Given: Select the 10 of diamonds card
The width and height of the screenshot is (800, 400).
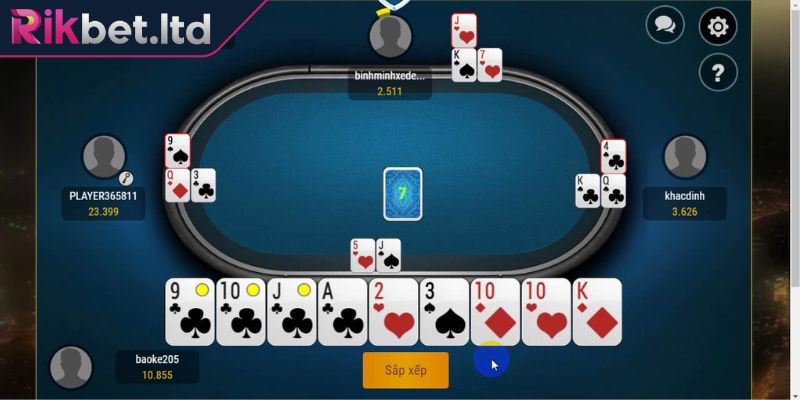Looking at the screenshot, I should click(x=495, y=312).
